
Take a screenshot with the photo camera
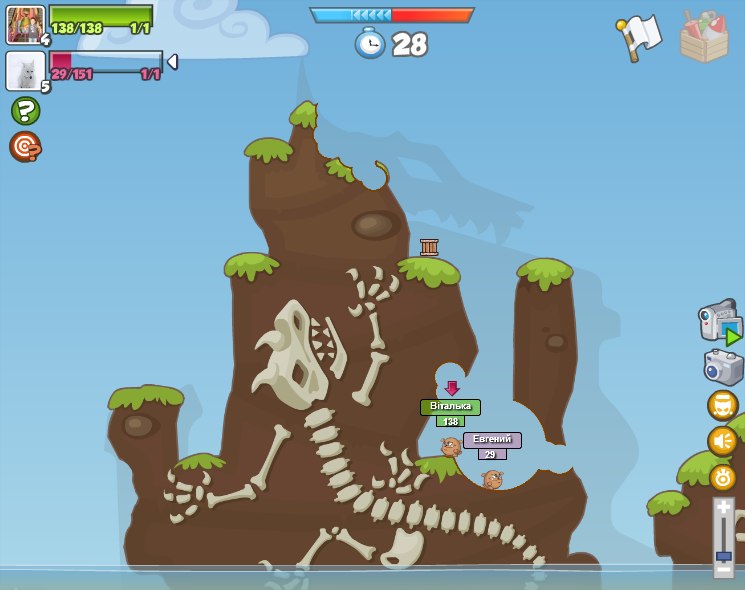point(723,367)
